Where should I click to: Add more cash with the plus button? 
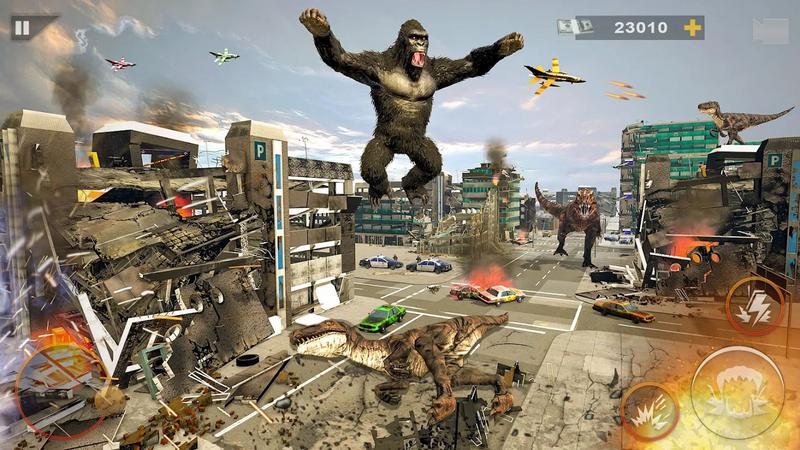coord(691,28)
